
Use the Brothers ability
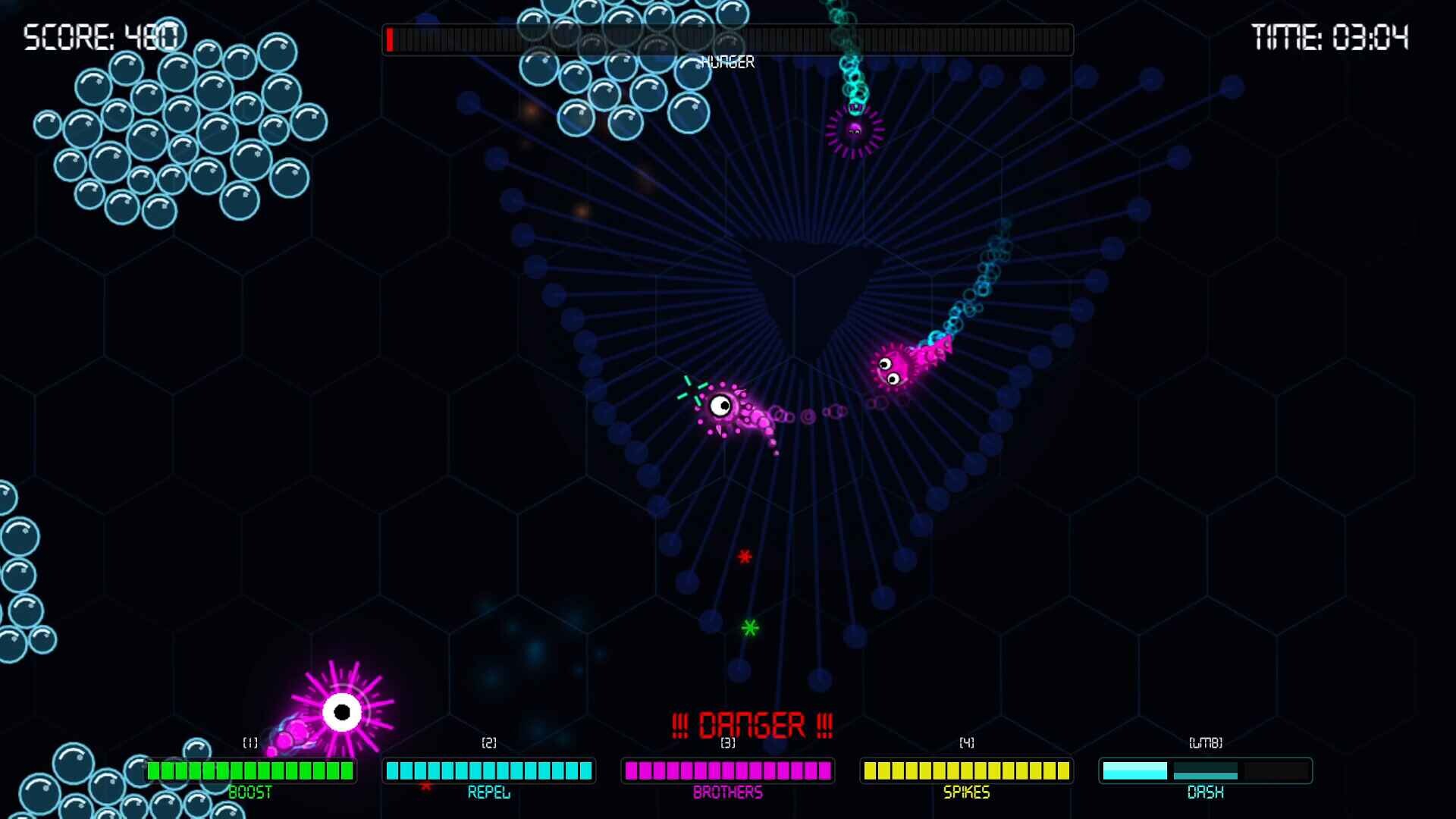pyautogui.click(x=728, y=770)
